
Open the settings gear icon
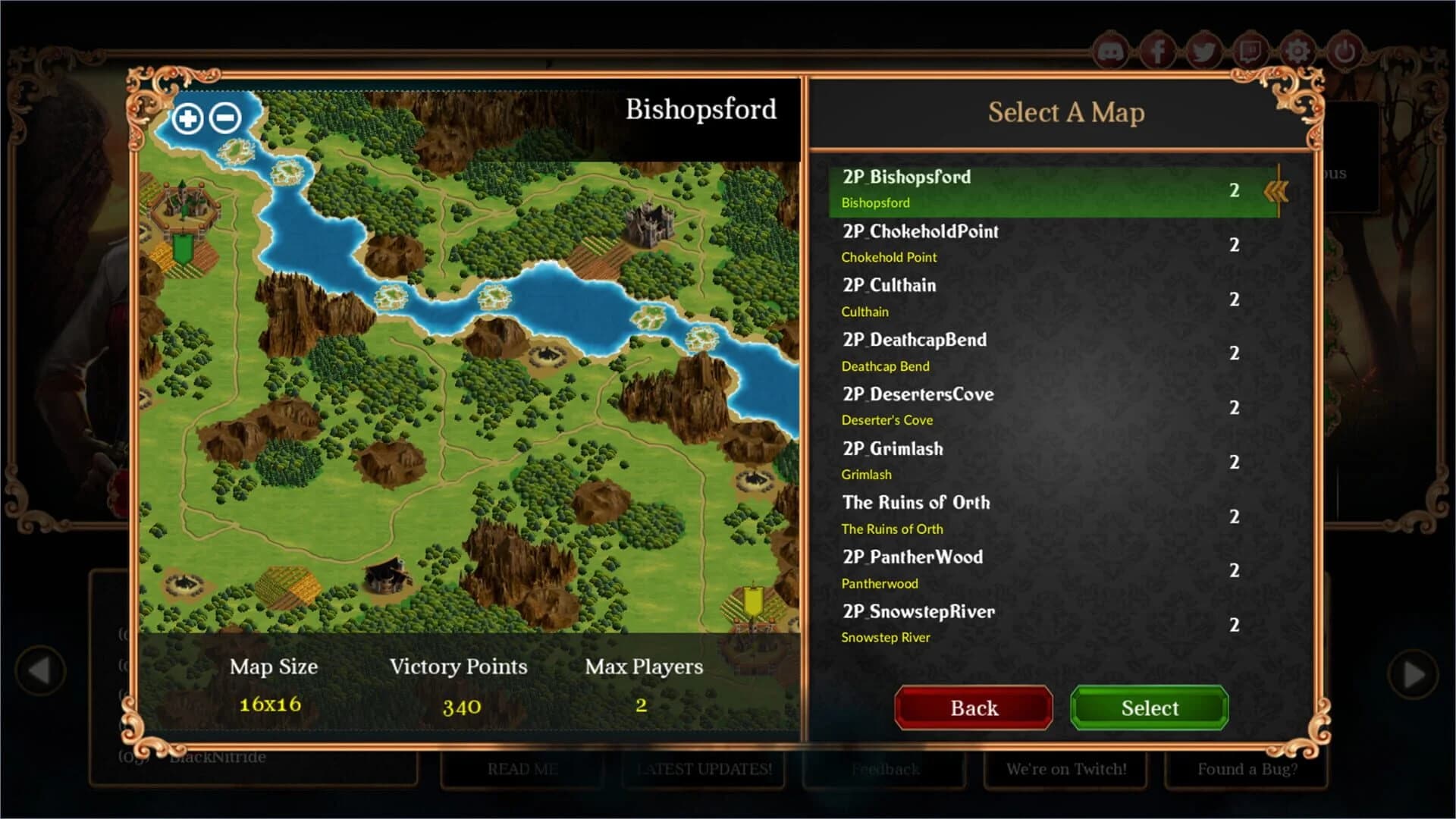point(1297,49)
